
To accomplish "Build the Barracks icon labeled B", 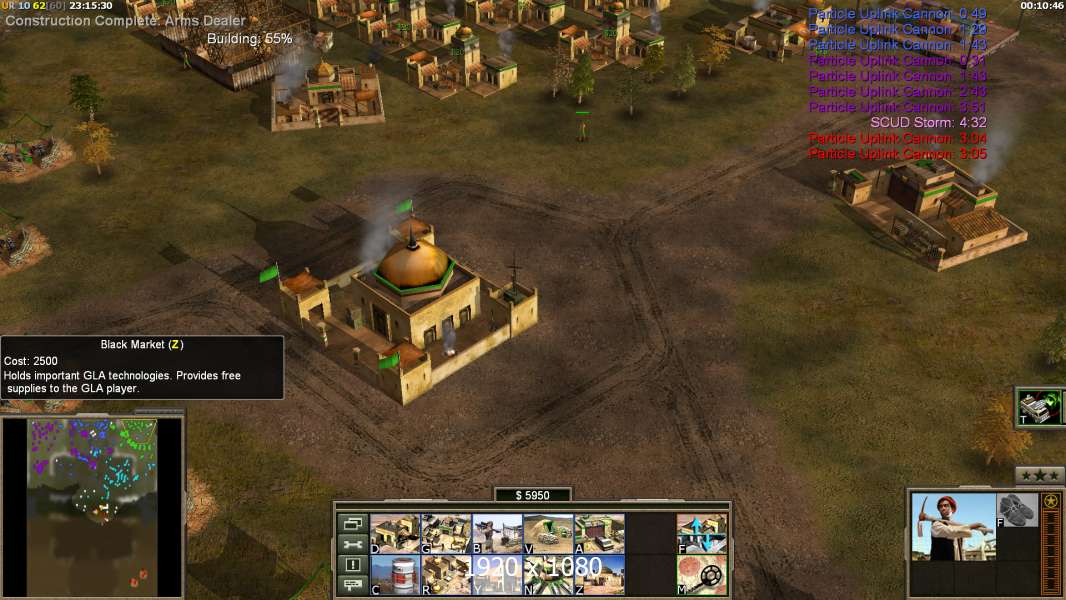I will click(x=497, y=533).
